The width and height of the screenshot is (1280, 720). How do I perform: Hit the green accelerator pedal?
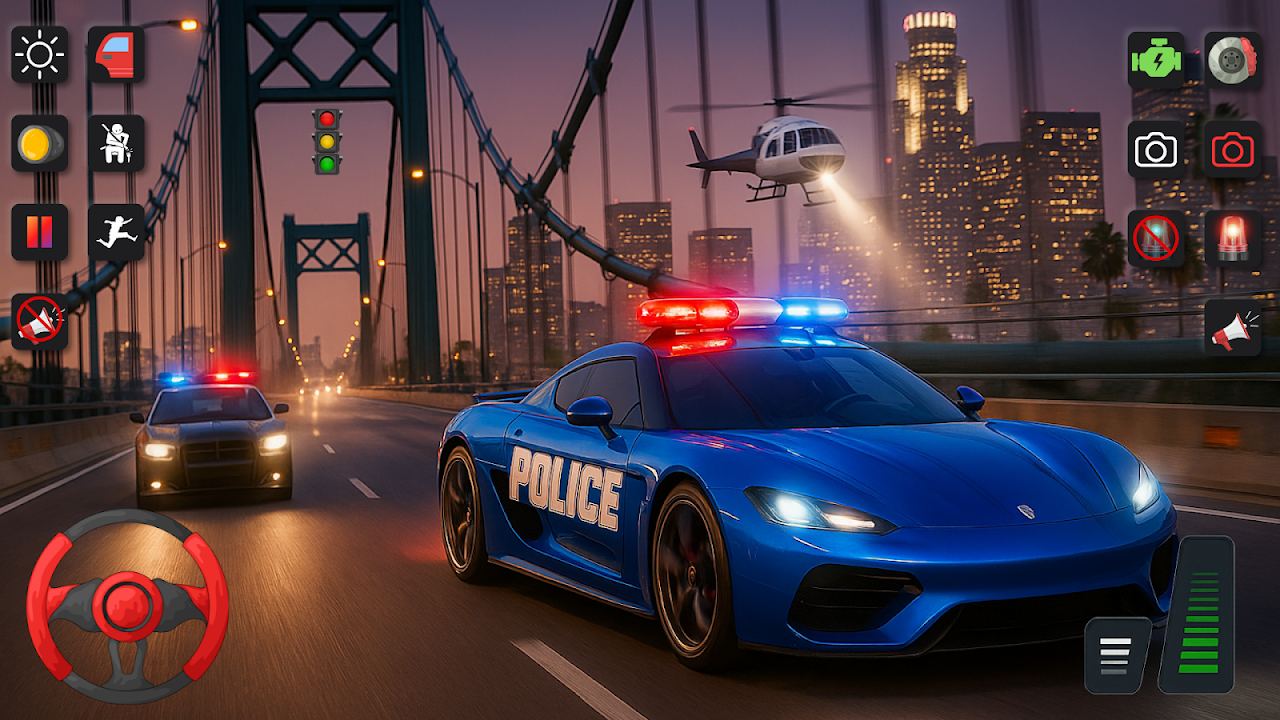(x=1197, y=614)
